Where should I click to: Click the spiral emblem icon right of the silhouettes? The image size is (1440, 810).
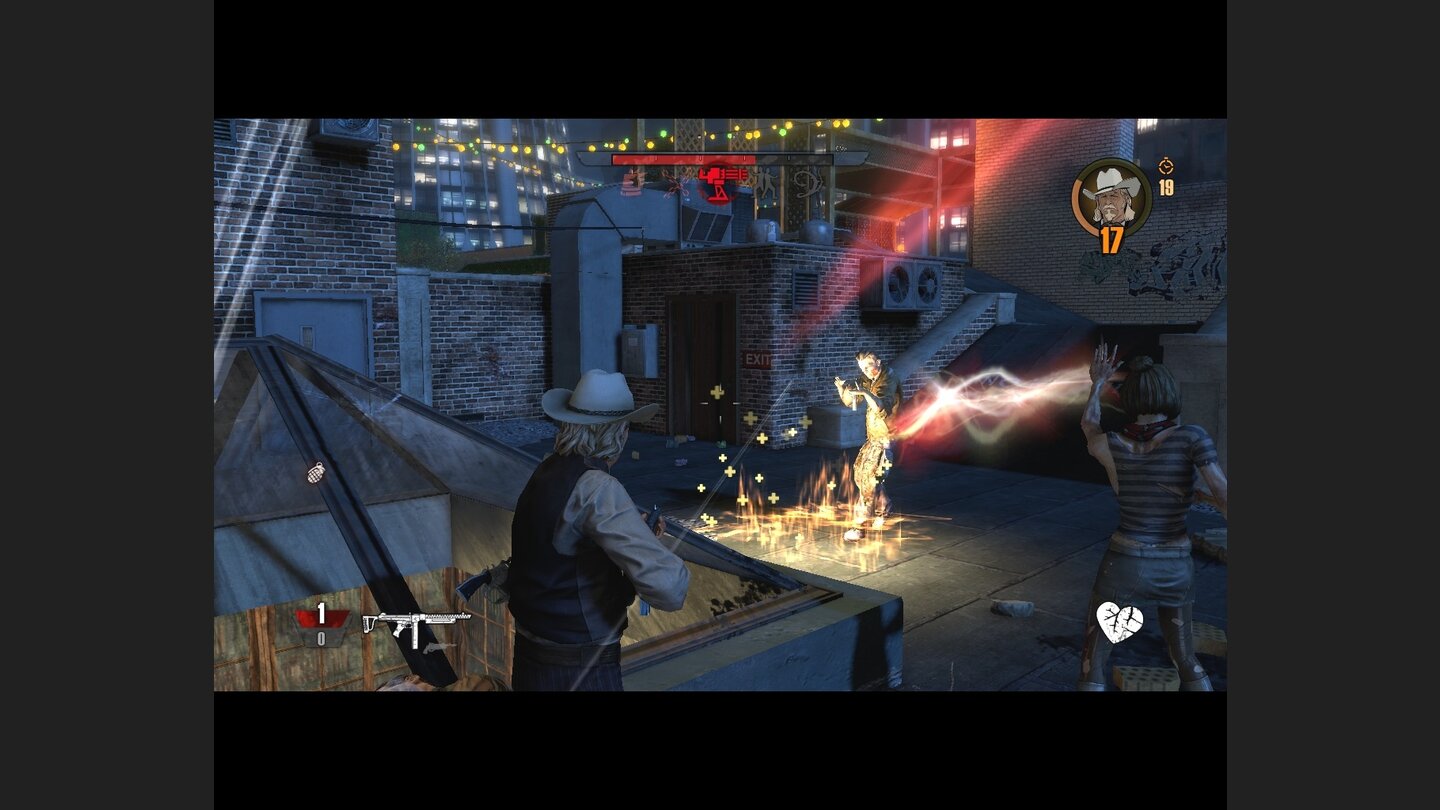click(x=805, y=186)
